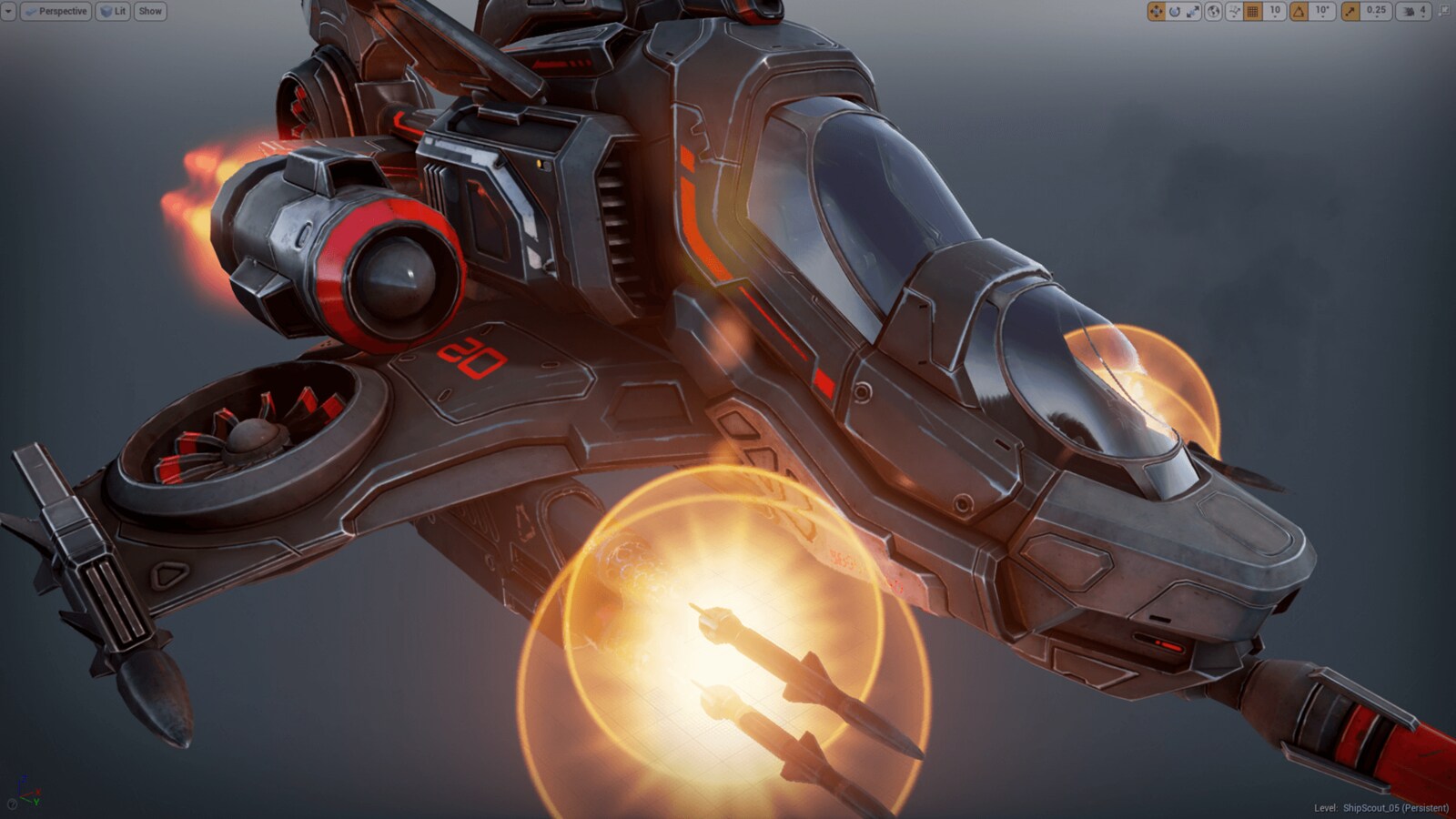
Task: Click the world/local coordinate globe icon
Action: coord(1213,11)
